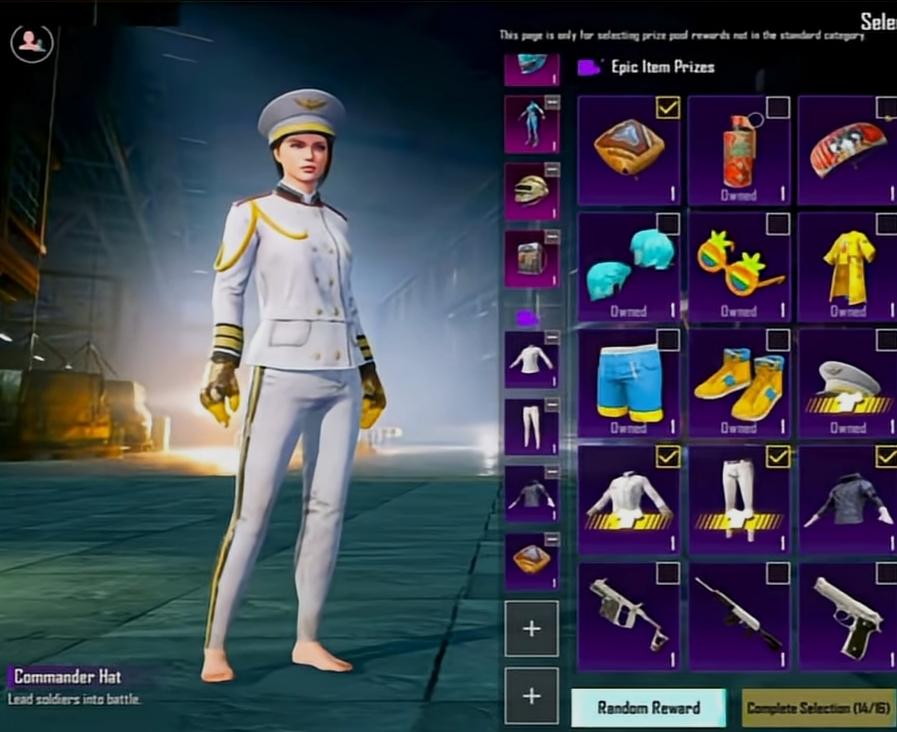
Task: Pick the pineapple sunglasses prize
Action: pyautogui.click(x=739, y=266)
